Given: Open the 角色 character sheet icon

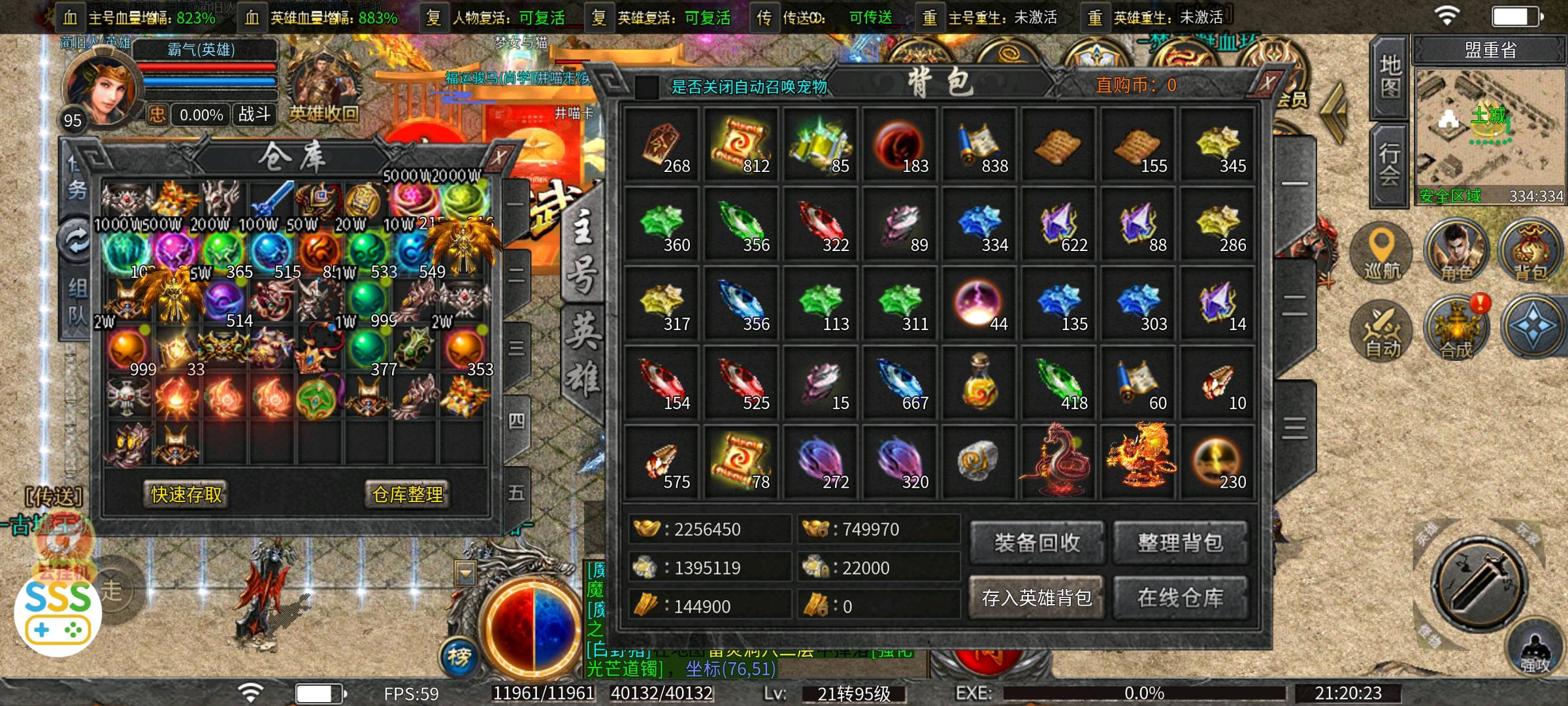Looking at the screenshot, I should click(x=1456, y=253).
